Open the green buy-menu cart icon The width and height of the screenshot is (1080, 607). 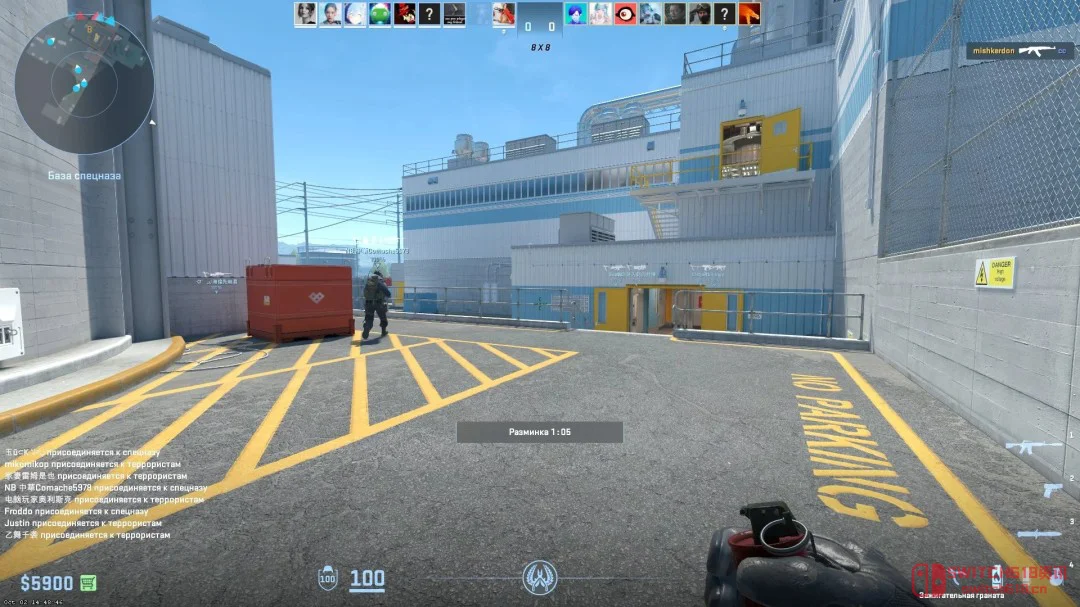pos(88,583)
